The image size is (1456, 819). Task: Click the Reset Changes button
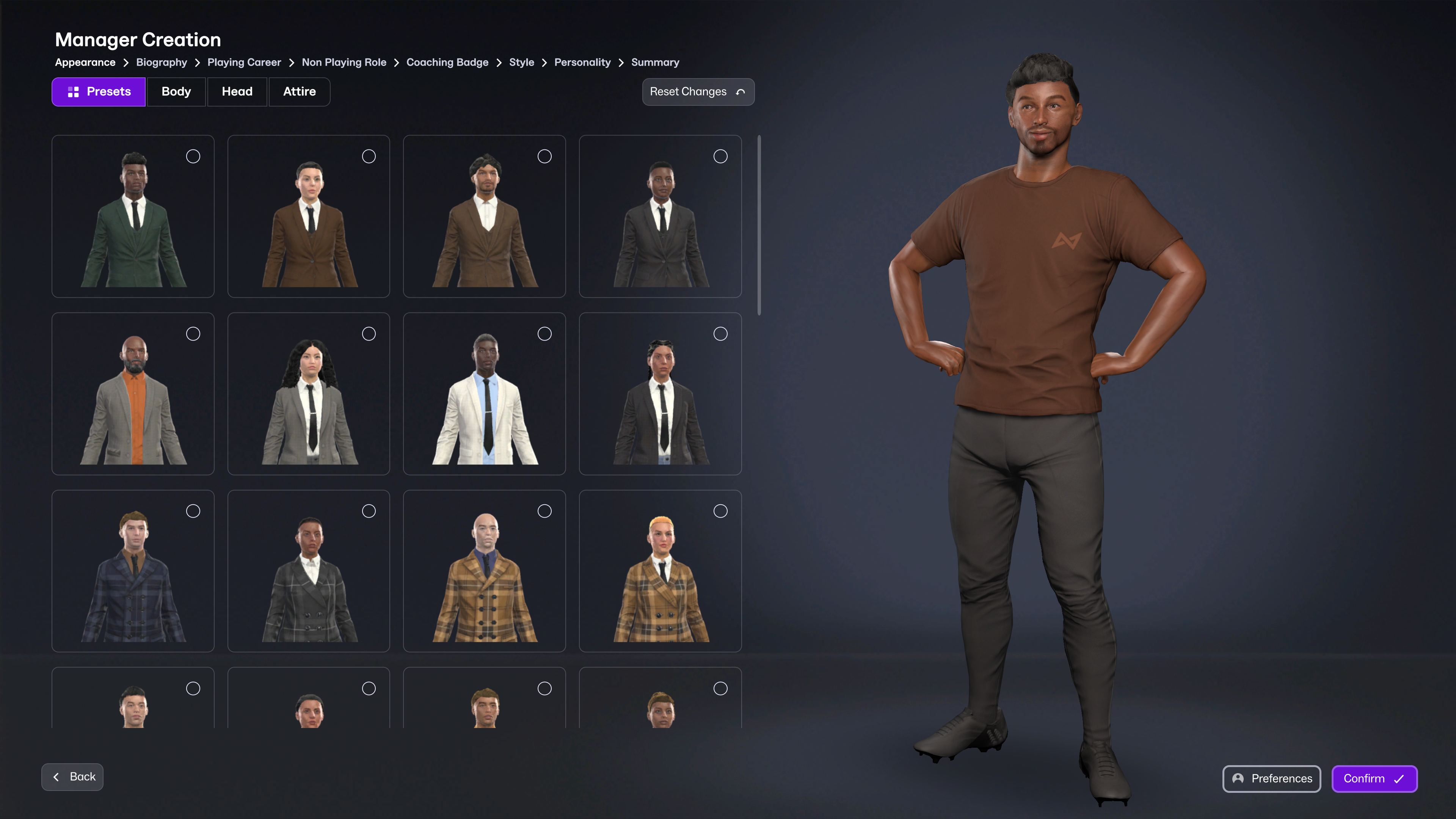[x=698, y=91]
